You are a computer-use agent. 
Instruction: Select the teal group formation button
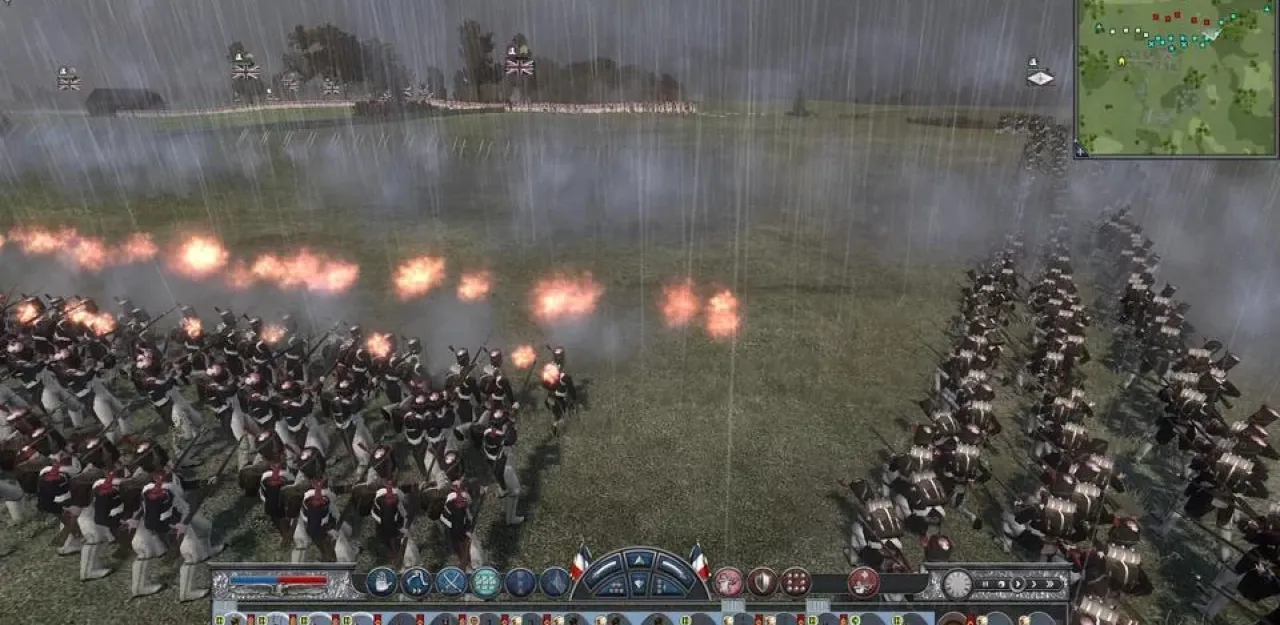click(x=486, y=582)
